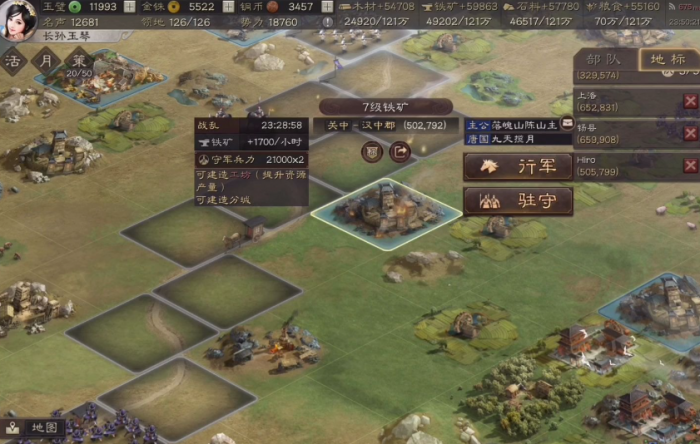The image size is (700, 444).
Task: Open the 地图 map button
Action: click(x=36, y=427)
